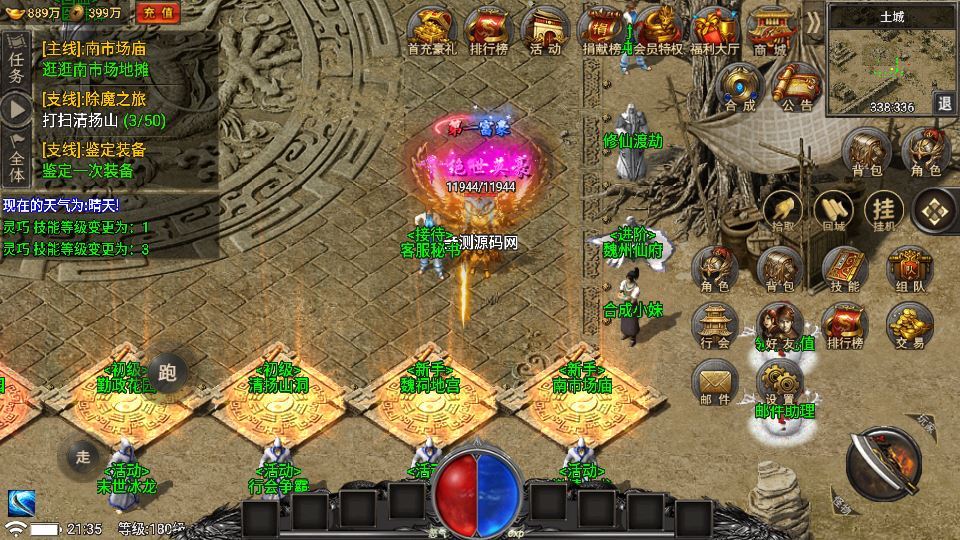Tap the 拾取 pickup button
960x540 pixels.
pyautogui.click(x=783, y=210)
